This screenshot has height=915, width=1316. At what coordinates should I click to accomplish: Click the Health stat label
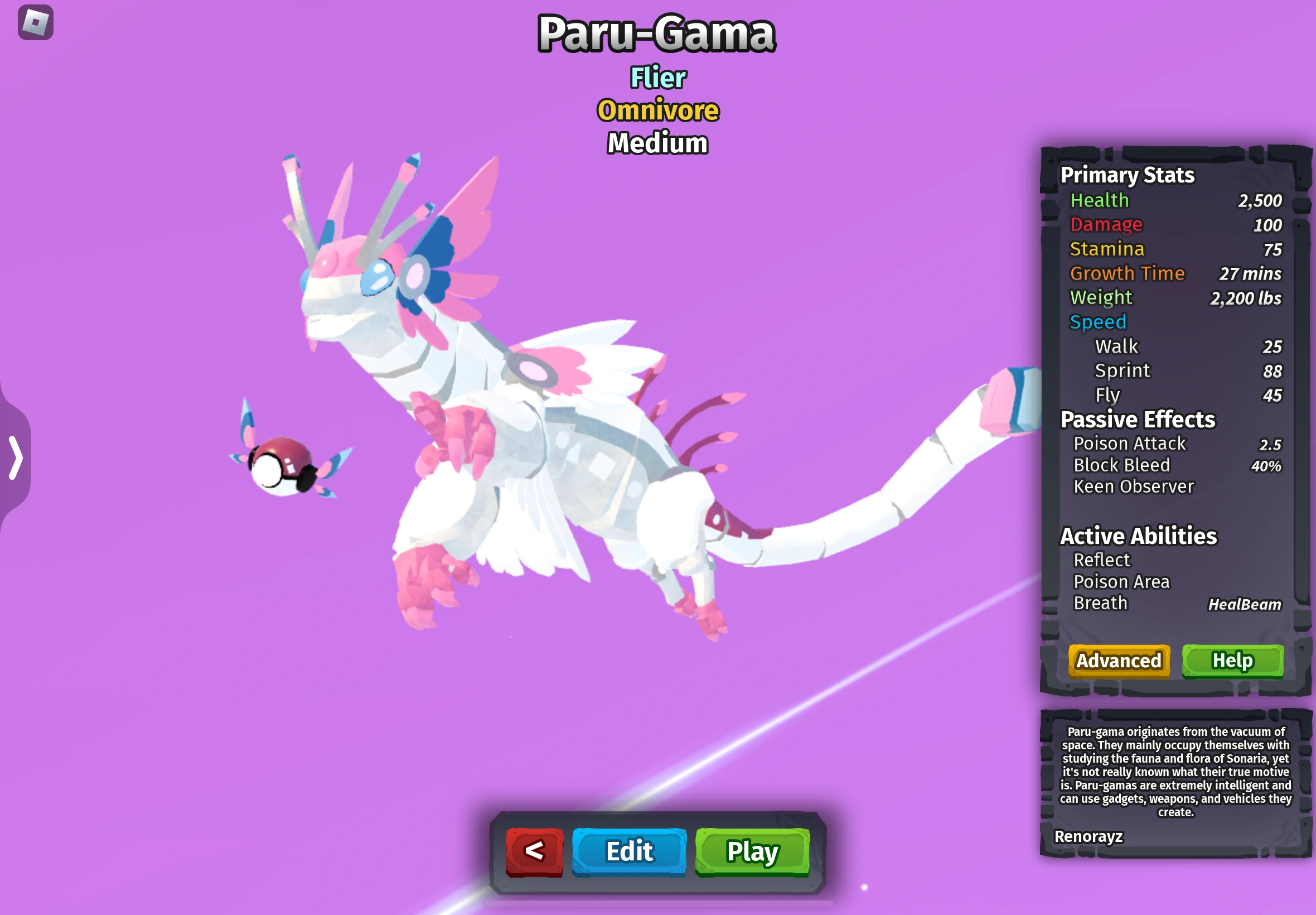click(1100, 200)
